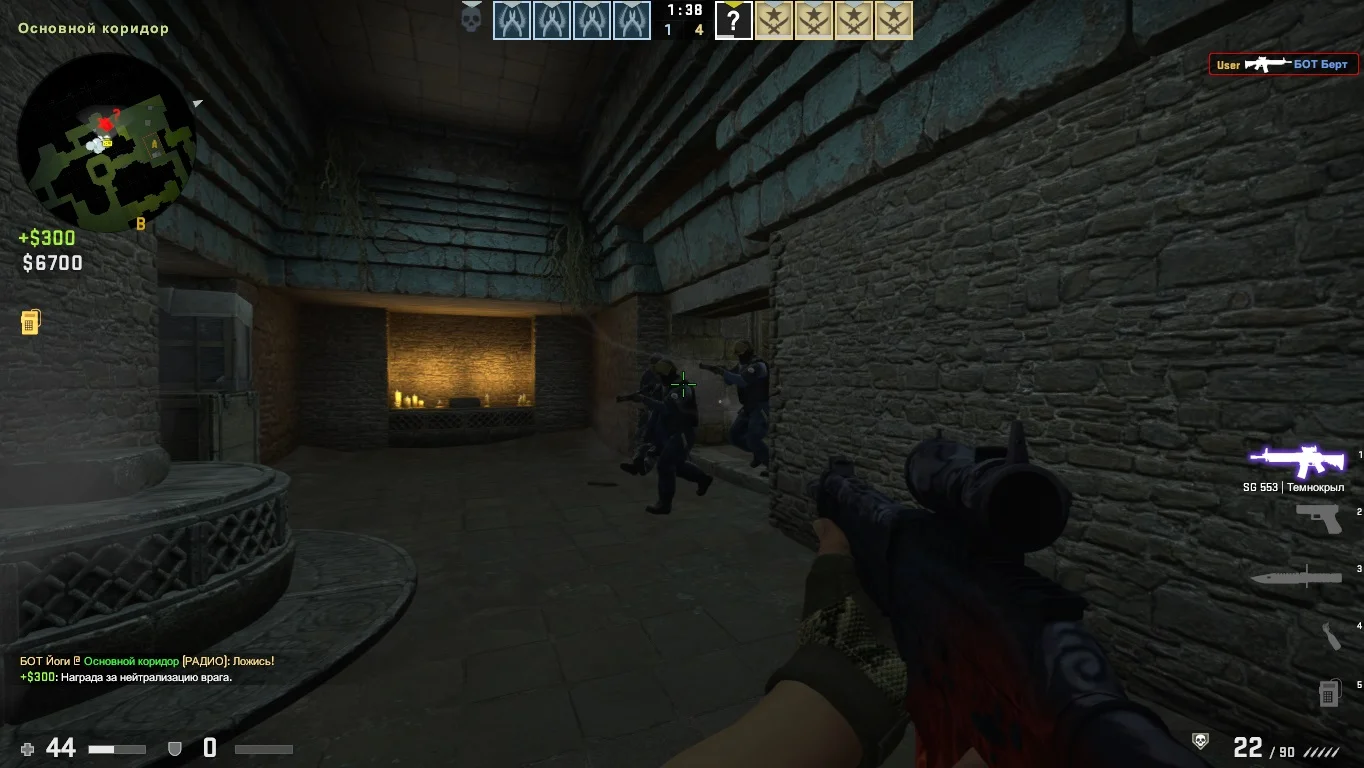1364x768 pixels.
Task: Select the dead player skull avatar
Action: (471, 18)
